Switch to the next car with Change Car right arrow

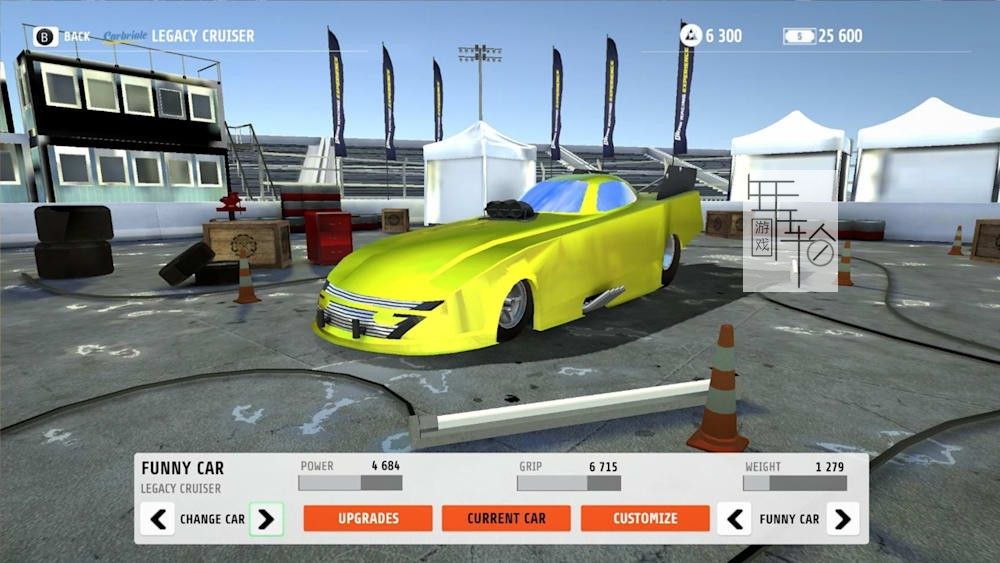coord(266,519)
